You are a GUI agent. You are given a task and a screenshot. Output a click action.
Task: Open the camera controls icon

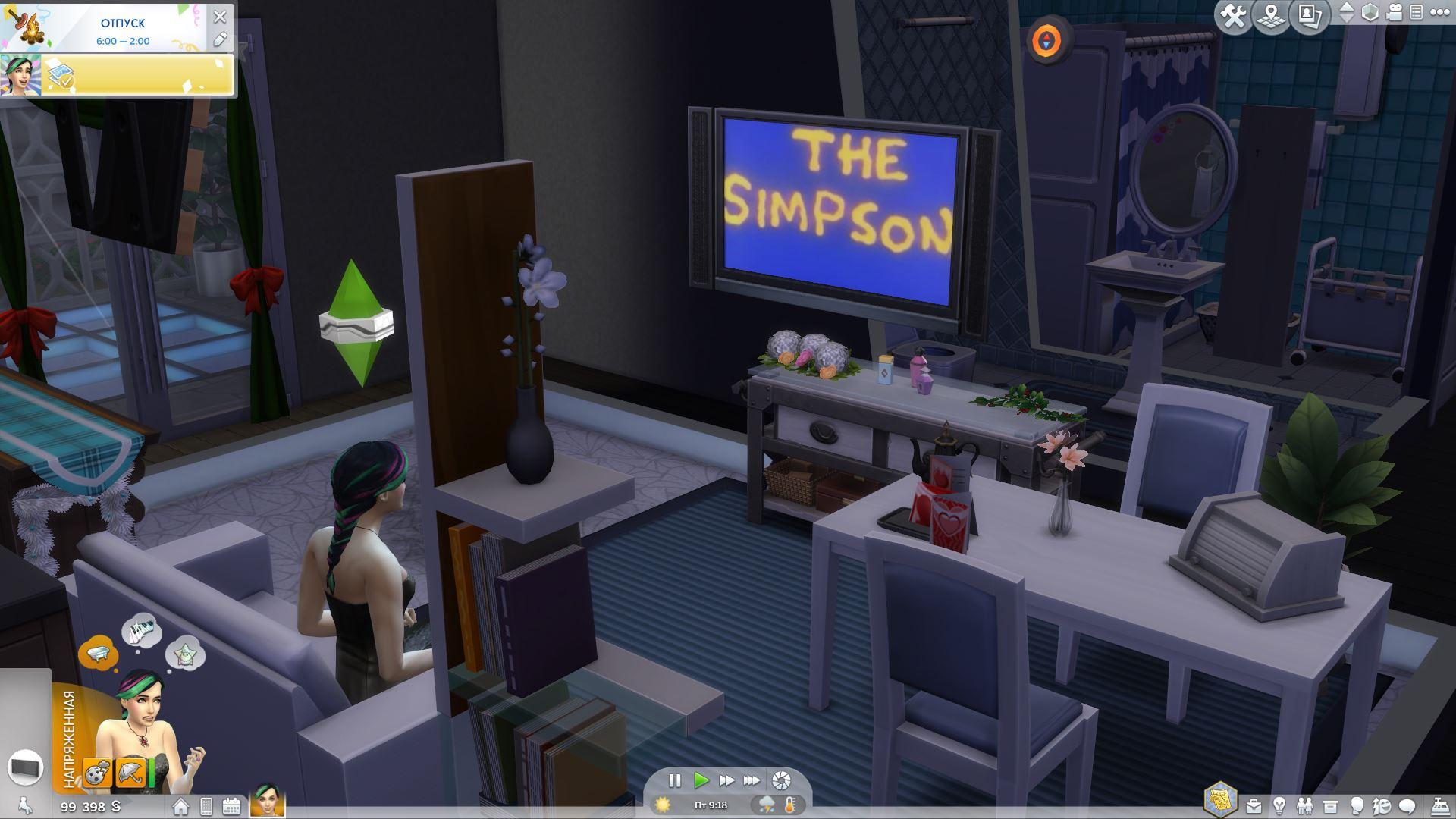coord(1395,13)
